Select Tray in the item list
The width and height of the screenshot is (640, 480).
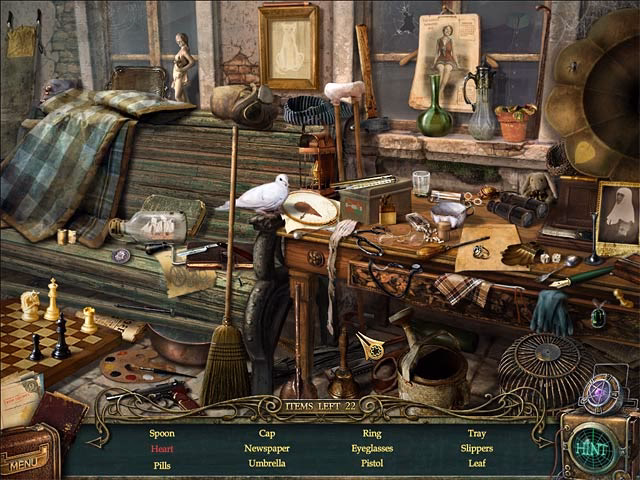pyautogui.click(x=477, y=434)
